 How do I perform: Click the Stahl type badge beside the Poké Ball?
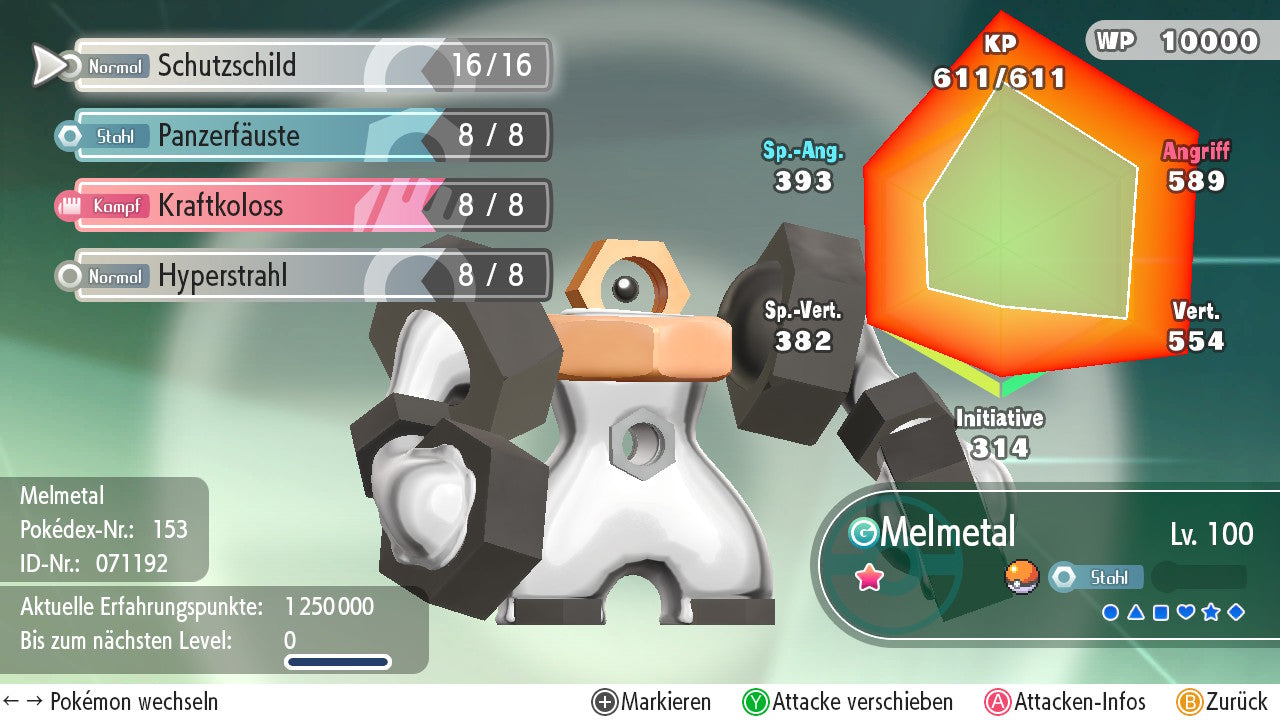click(x=1095, y=577)
